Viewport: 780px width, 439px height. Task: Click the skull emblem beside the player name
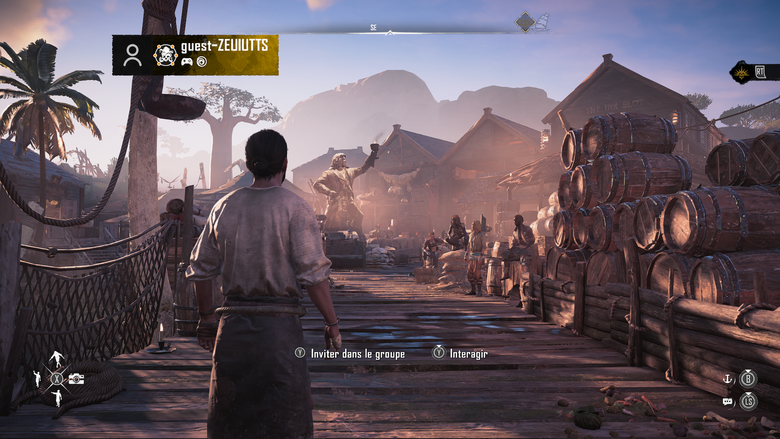[165, 55]
